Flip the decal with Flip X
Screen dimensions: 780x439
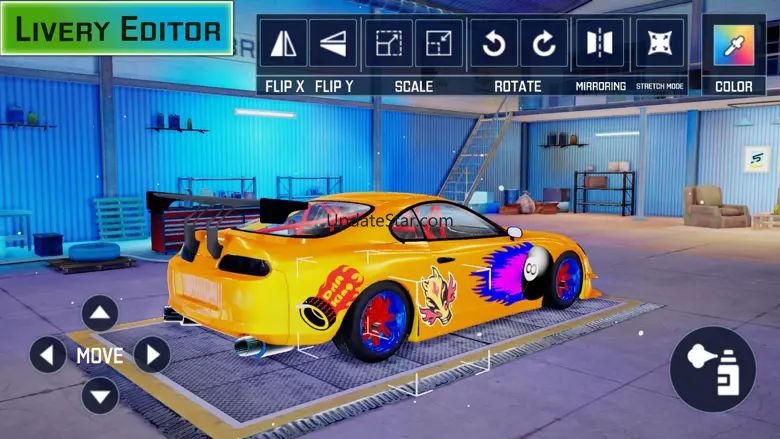(x=284, y=43)
